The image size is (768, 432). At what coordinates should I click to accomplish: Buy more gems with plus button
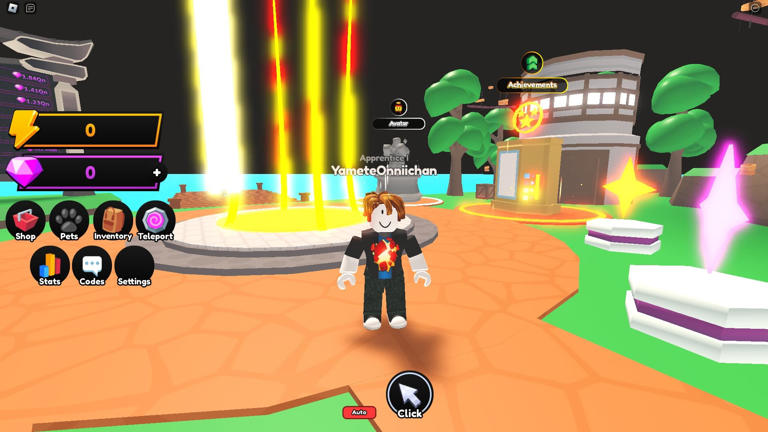coord(157,173)
